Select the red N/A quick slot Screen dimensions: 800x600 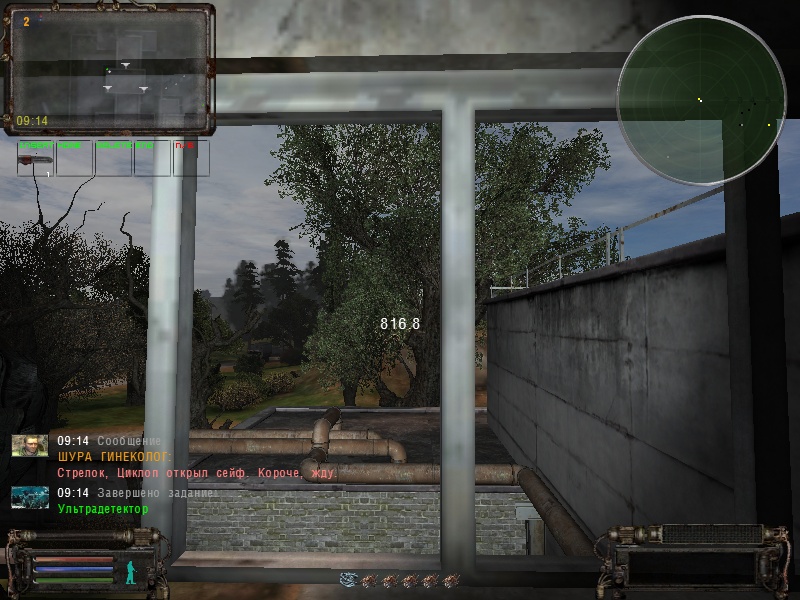(x=191, y=158)
